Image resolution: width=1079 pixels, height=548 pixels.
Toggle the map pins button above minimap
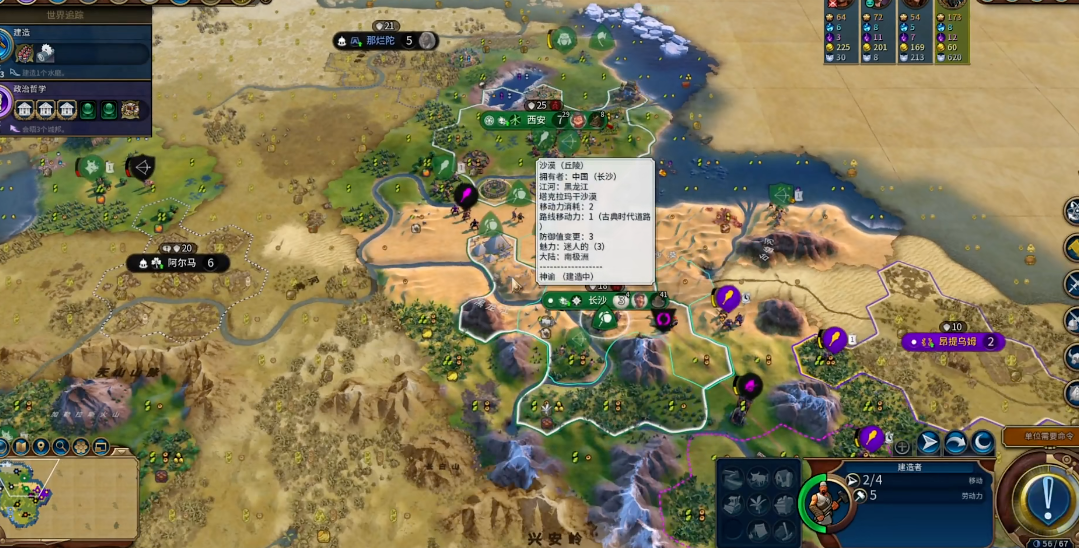click(x=40, y=446)
